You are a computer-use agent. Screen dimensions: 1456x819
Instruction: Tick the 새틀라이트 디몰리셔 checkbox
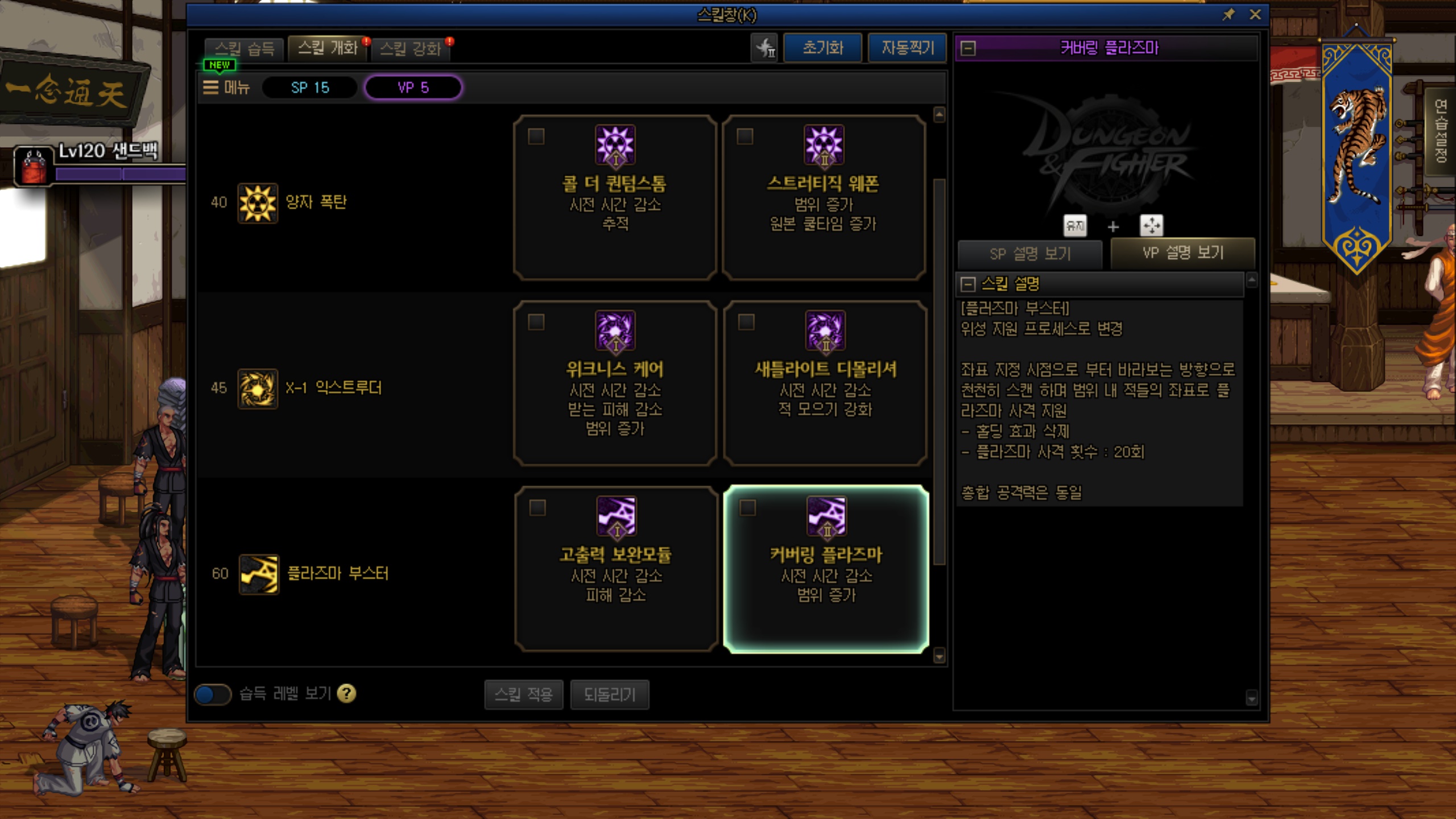[x=746, y=322]
